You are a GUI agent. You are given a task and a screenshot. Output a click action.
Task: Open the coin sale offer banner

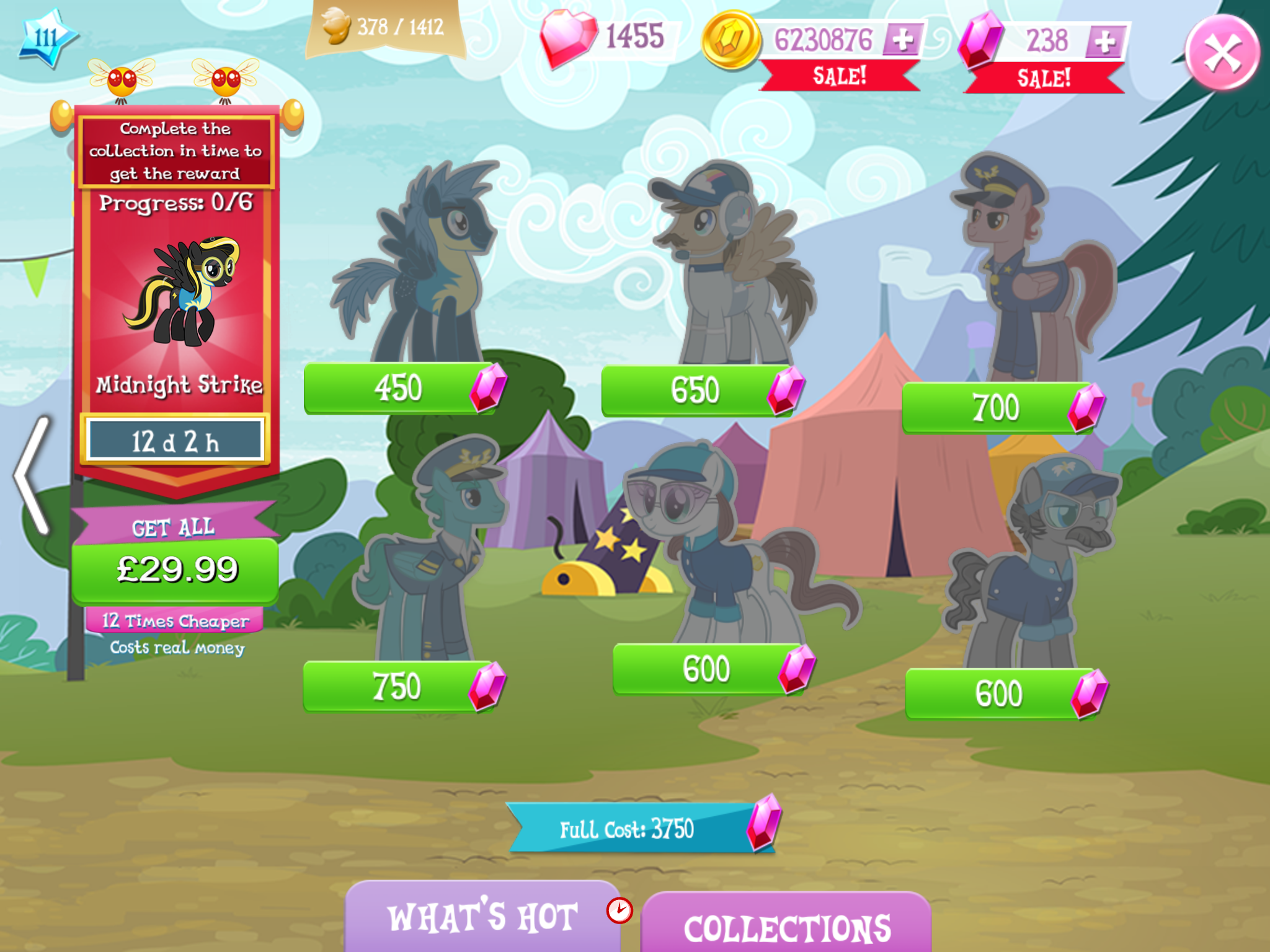[839, 77]
